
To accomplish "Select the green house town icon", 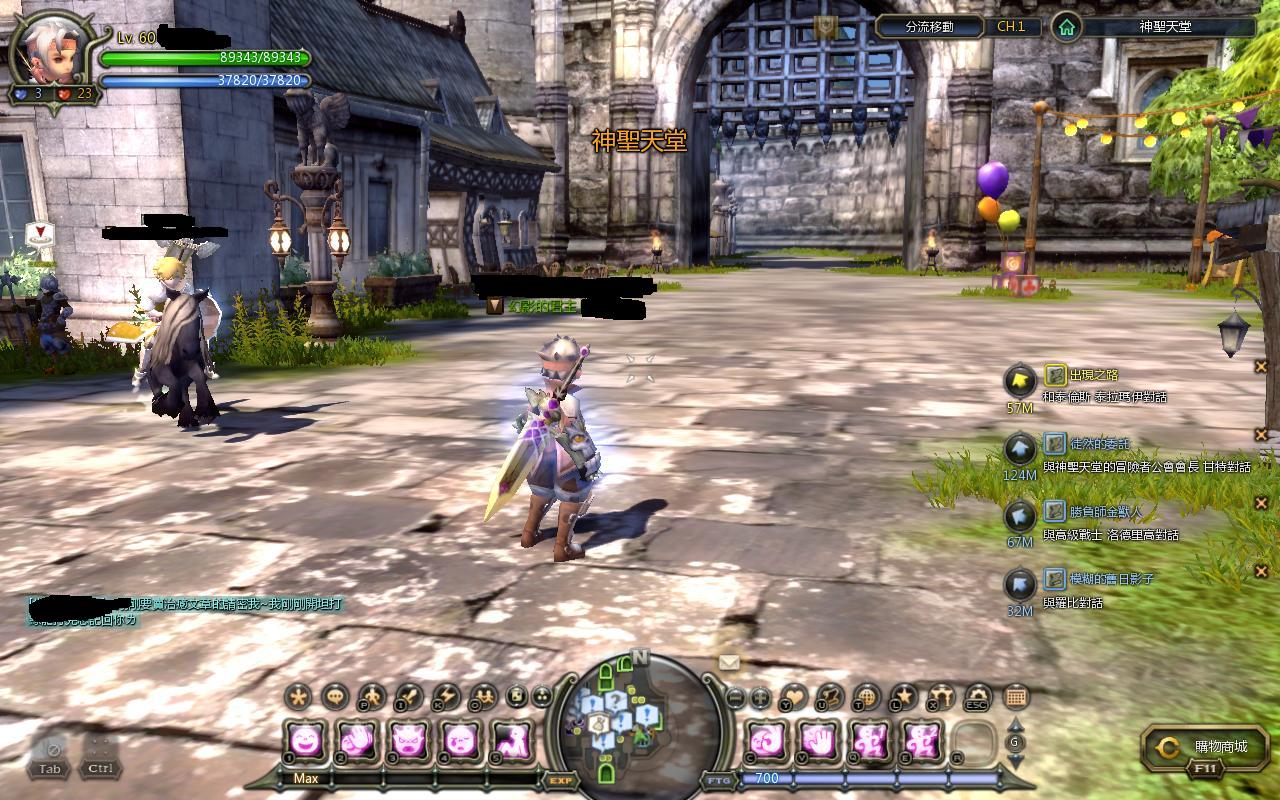I will pyautogui.click(x=1067, y=27).
